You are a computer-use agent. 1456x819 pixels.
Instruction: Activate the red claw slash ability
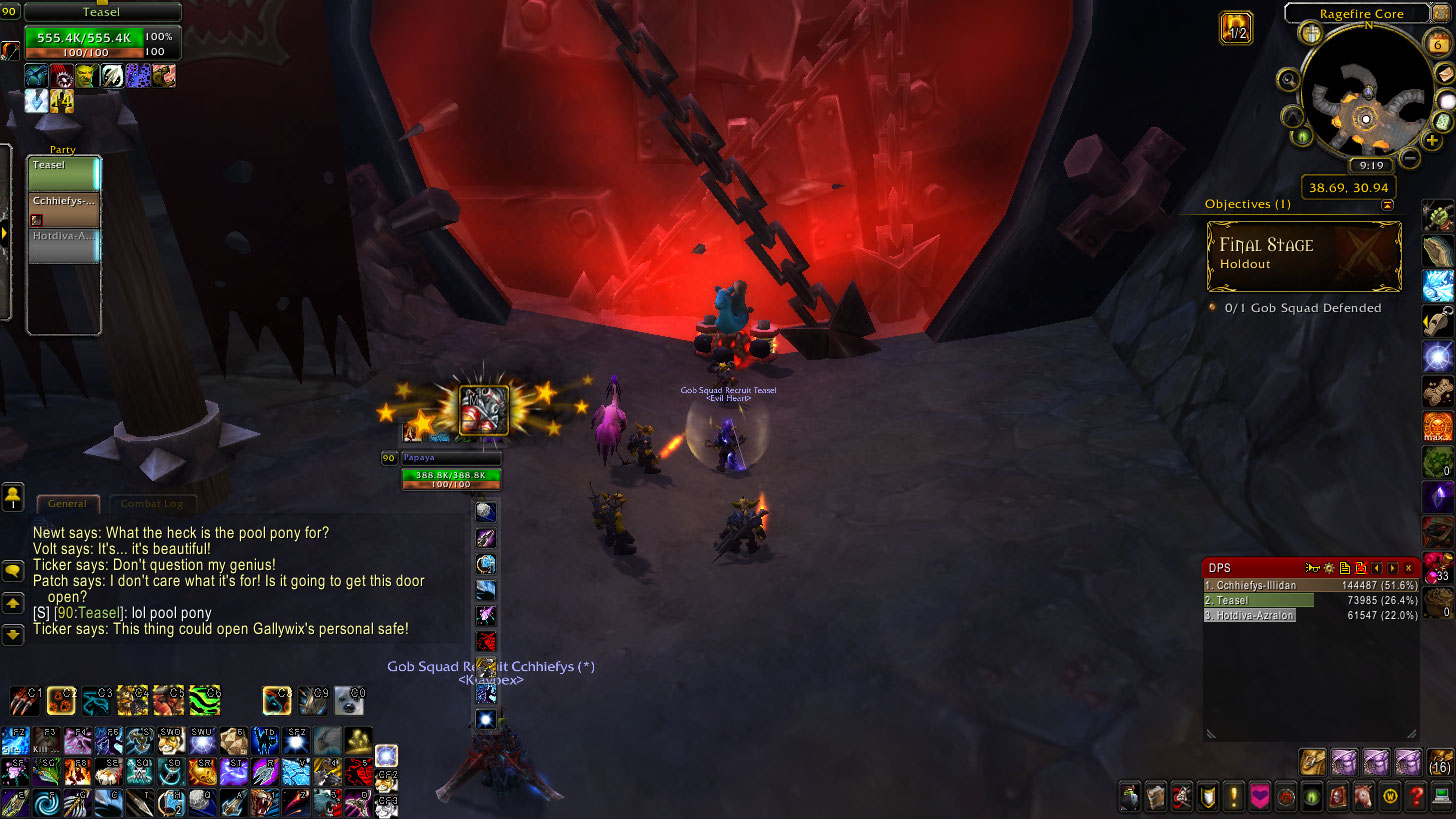[25, 700]
